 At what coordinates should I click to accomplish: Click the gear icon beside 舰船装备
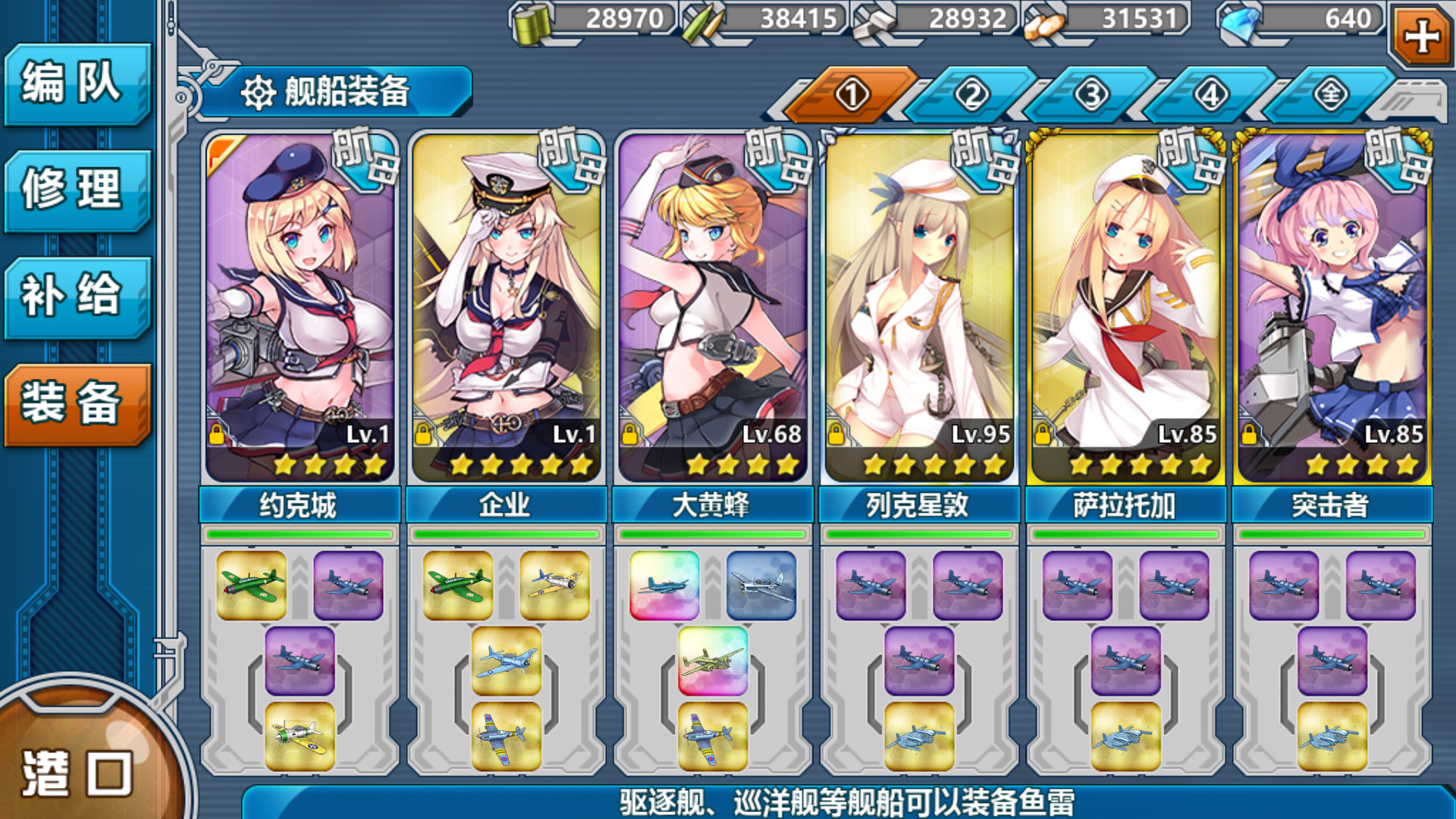pos(259,93)
